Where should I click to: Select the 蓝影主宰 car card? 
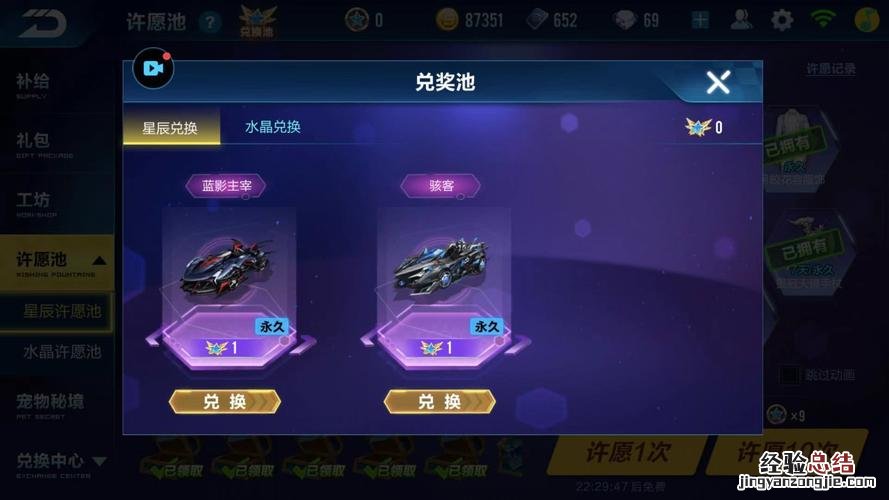[229, 270]
